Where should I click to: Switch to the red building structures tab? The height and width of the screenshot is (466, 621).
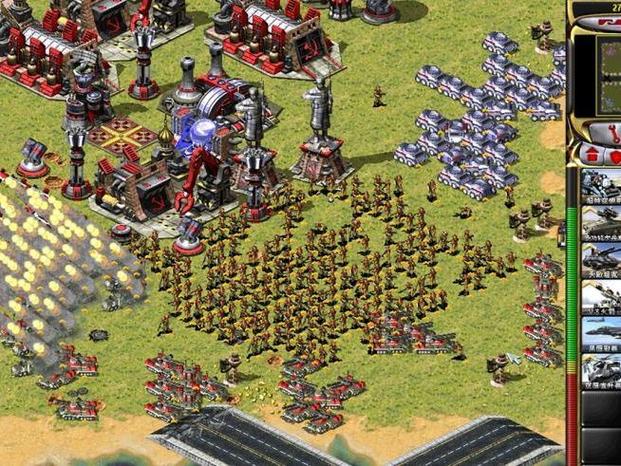pos(593,156)
